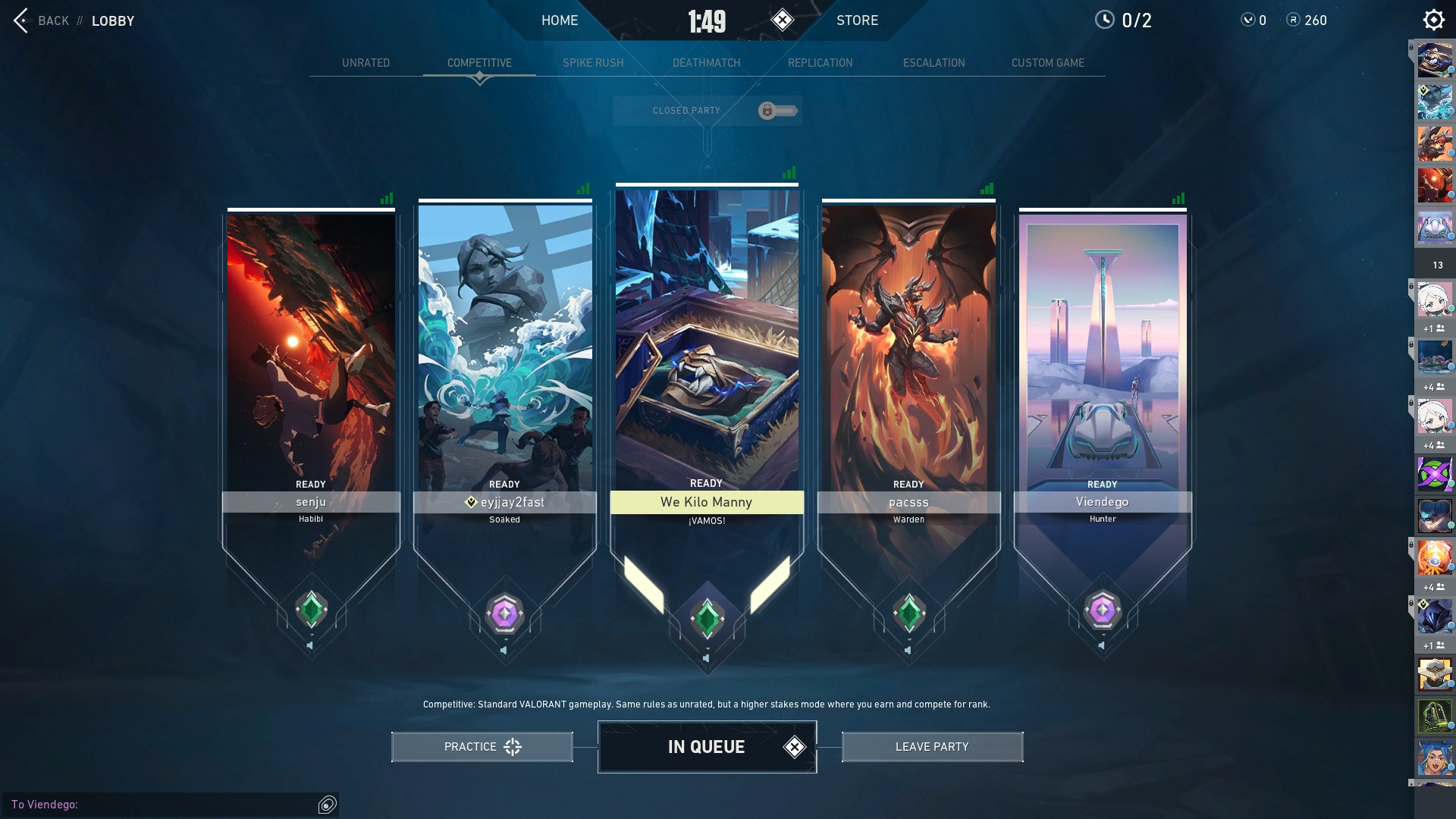The image size is (1456, 819).
Task: Click the In Queue button
Action: click(x=707, y=747)
